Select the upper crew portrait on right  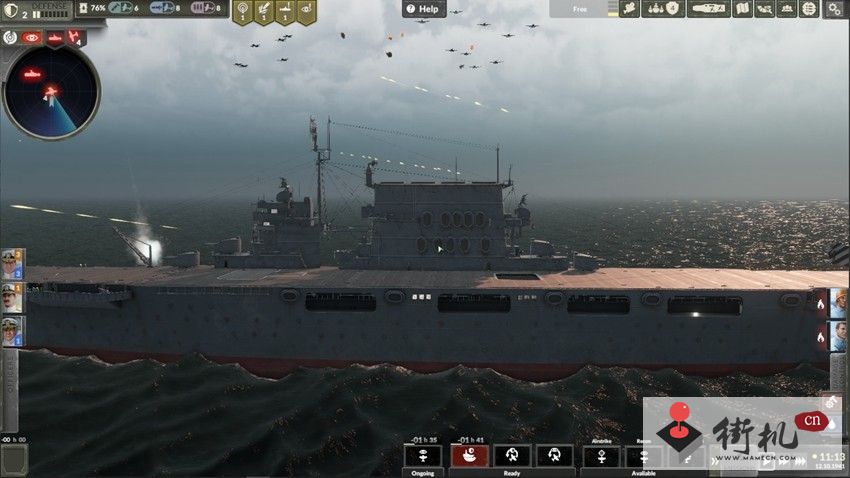point(838,302)
